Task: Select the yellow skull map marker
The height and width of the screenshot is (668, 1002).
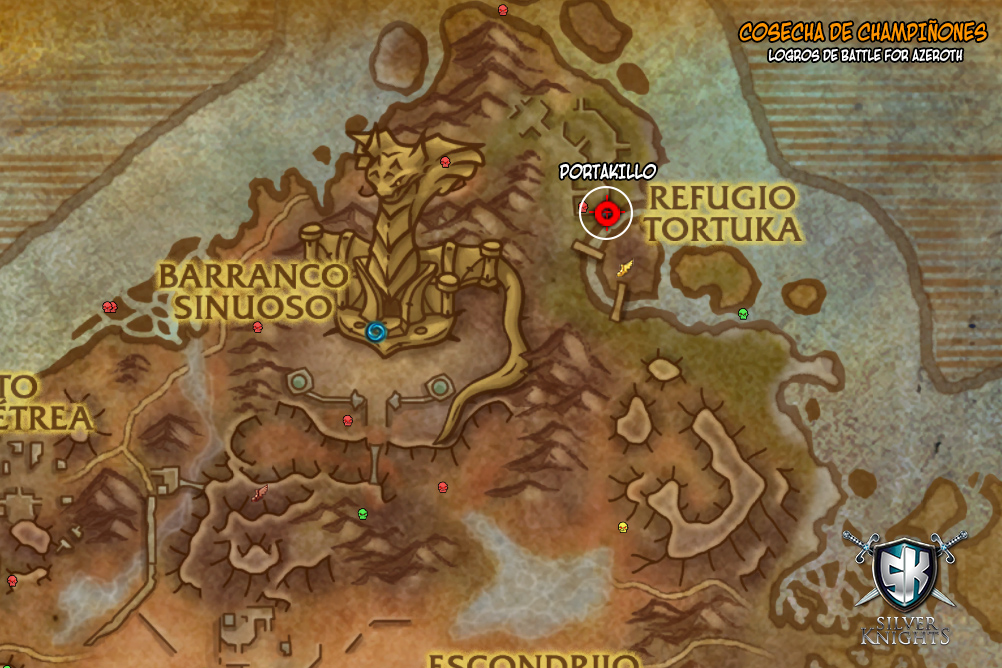Action: tap(622, 527)
